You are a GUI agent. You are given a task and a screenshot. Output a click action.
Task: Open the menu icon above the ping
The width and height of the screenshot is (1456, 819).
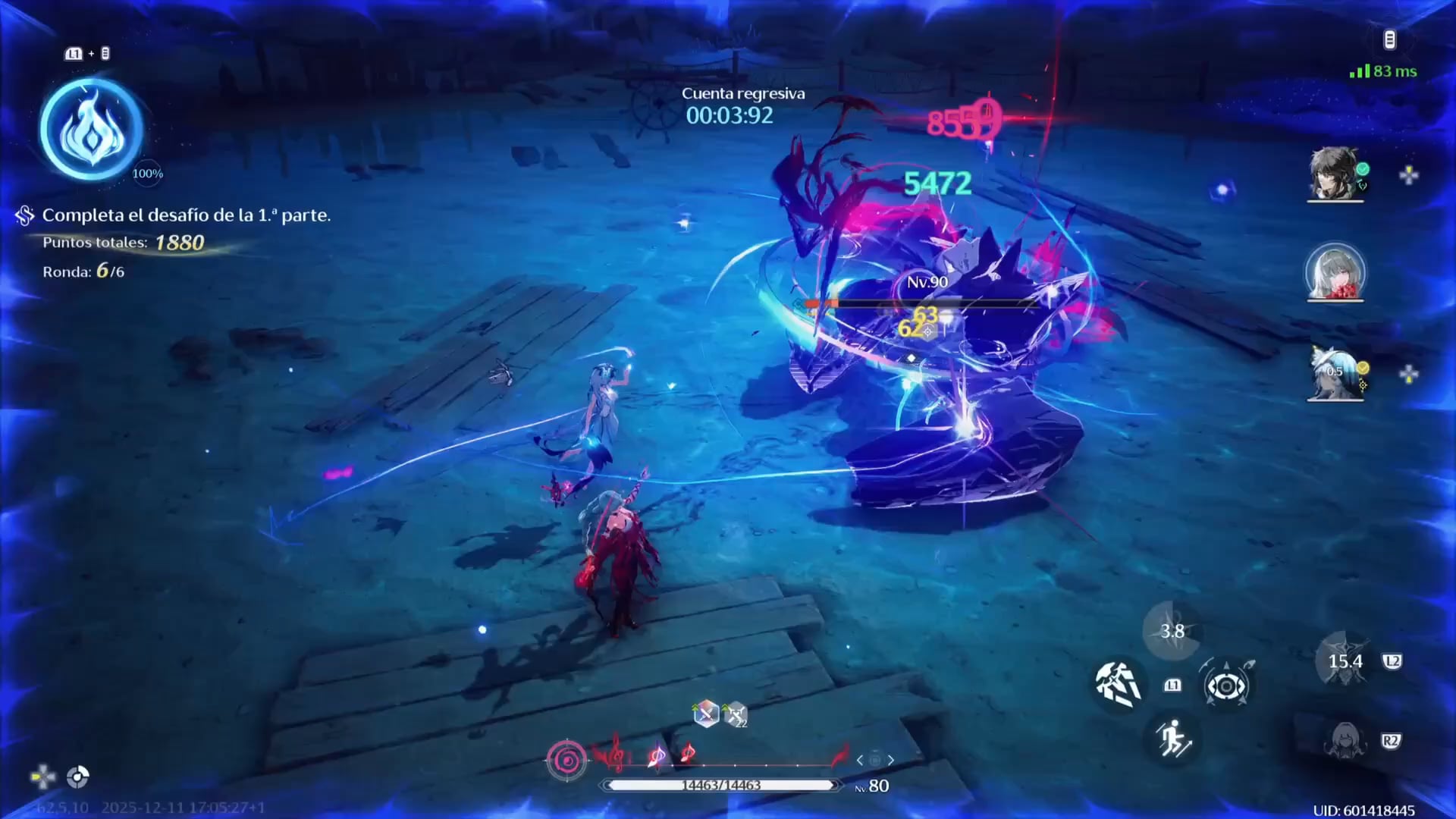pyautogui.click(x=1389, y=40)
